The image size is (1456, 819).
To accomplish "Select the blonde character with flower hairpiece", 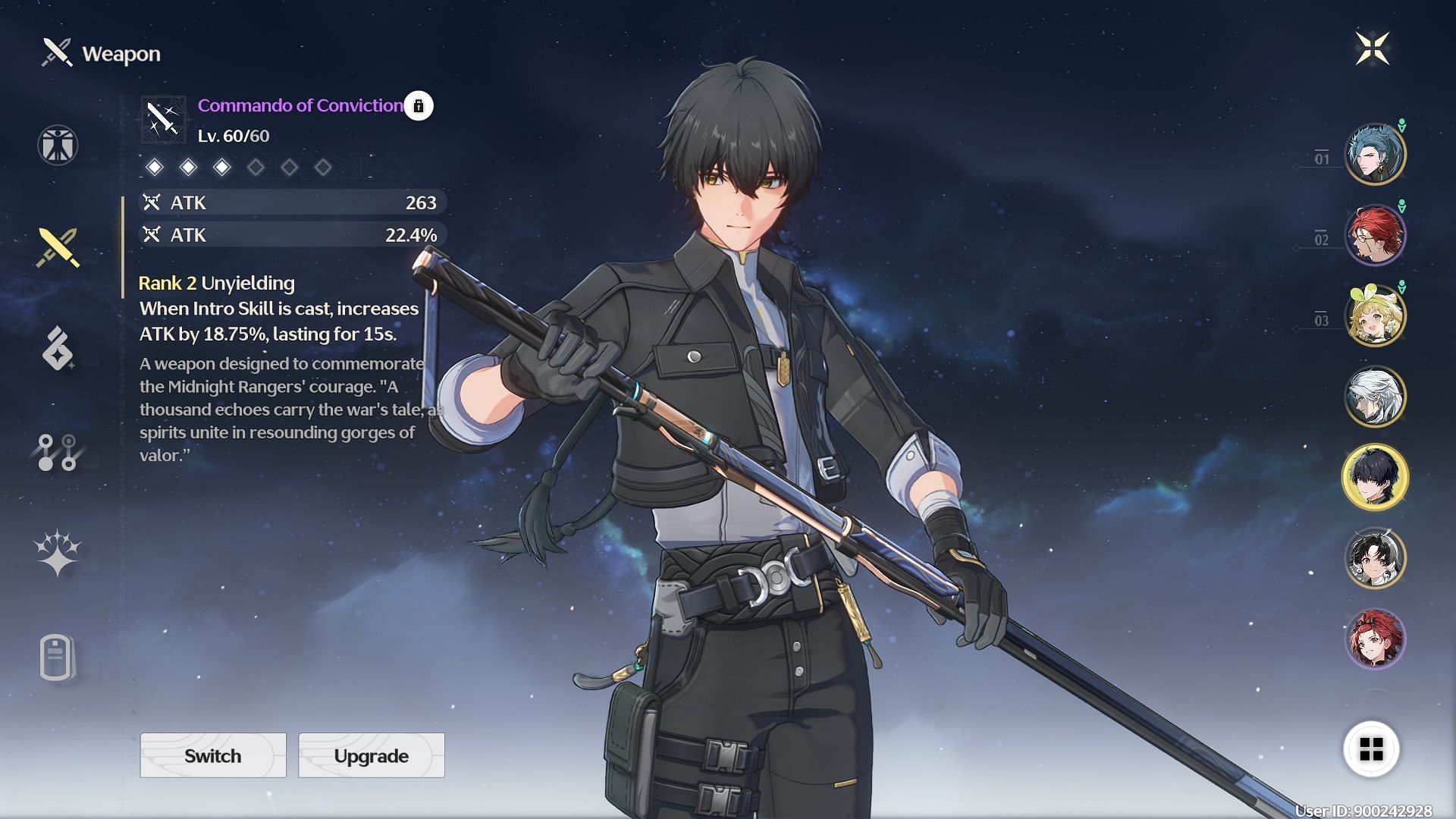I will (x=1375, y=316).
